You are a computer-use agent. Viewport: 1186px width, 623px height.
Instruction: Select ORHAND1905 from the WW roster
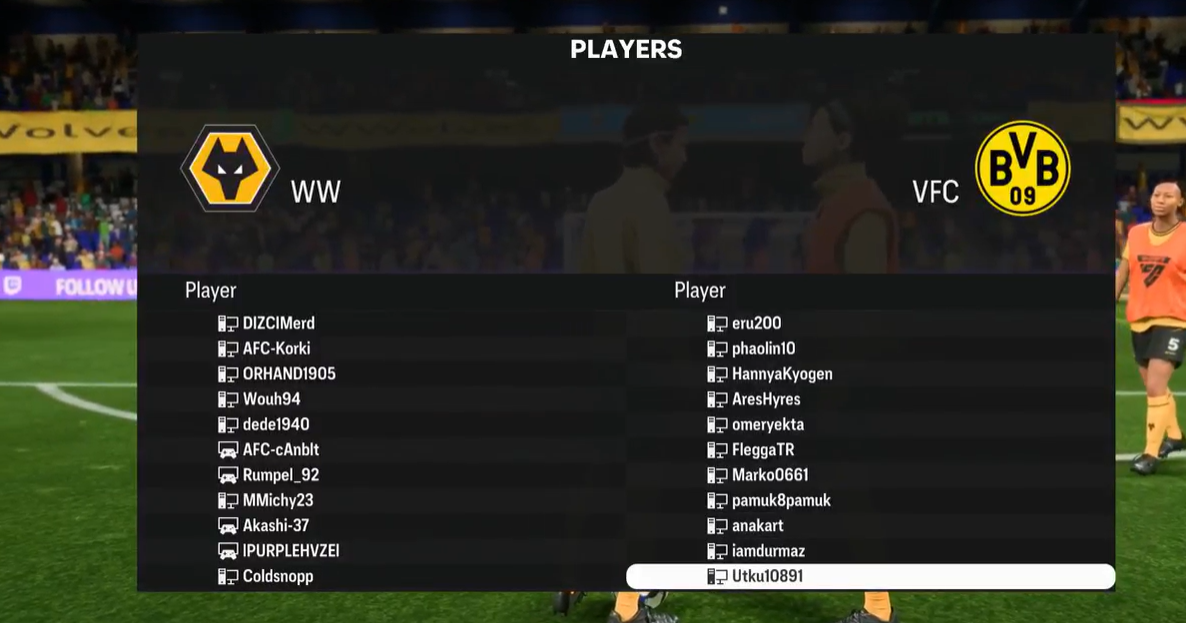289,374
